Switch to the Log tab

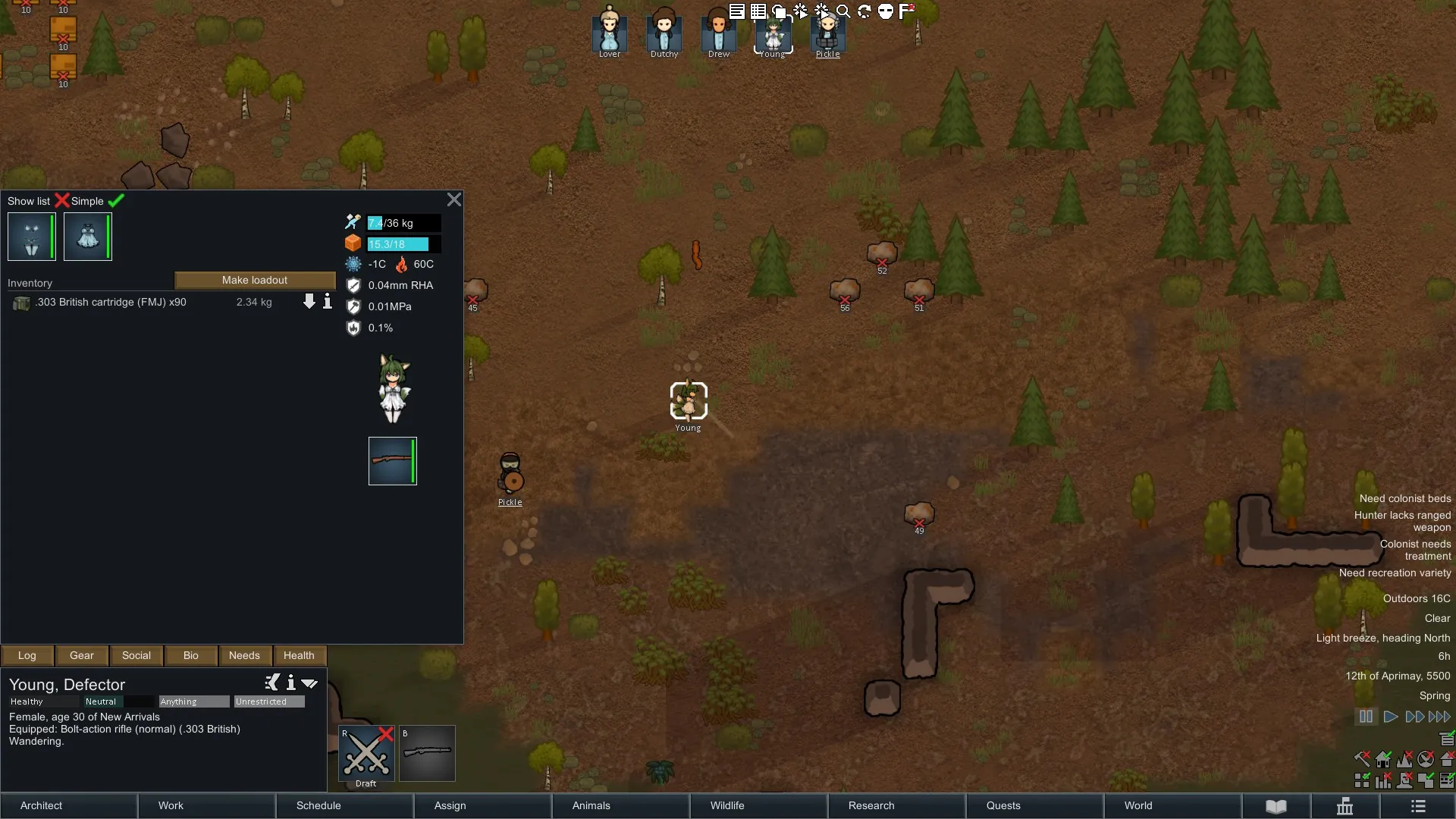[27, 656]
